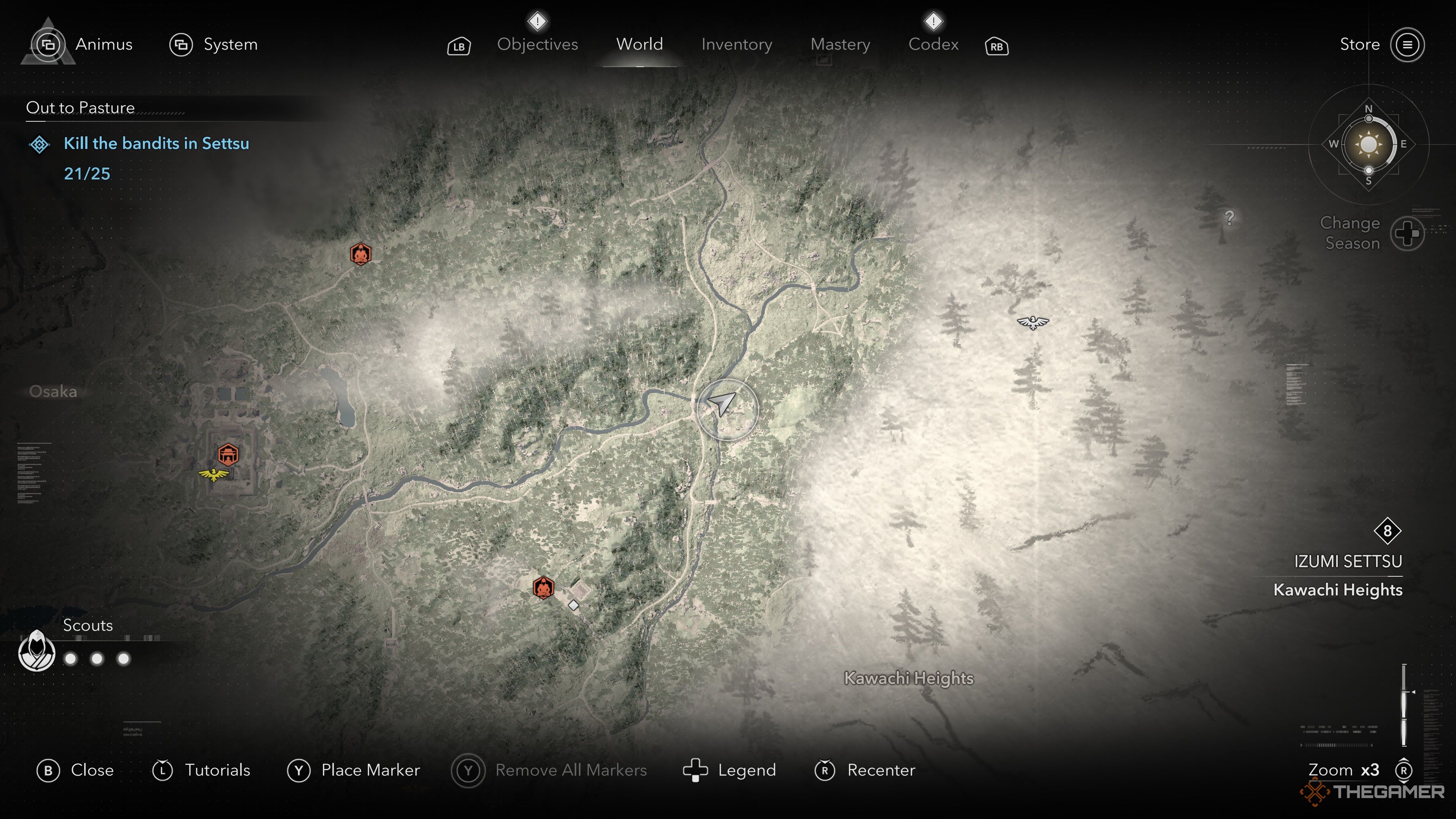1456x819 pixels.
Task: Open the Store menu icon
Action: tap(1409, 45)
